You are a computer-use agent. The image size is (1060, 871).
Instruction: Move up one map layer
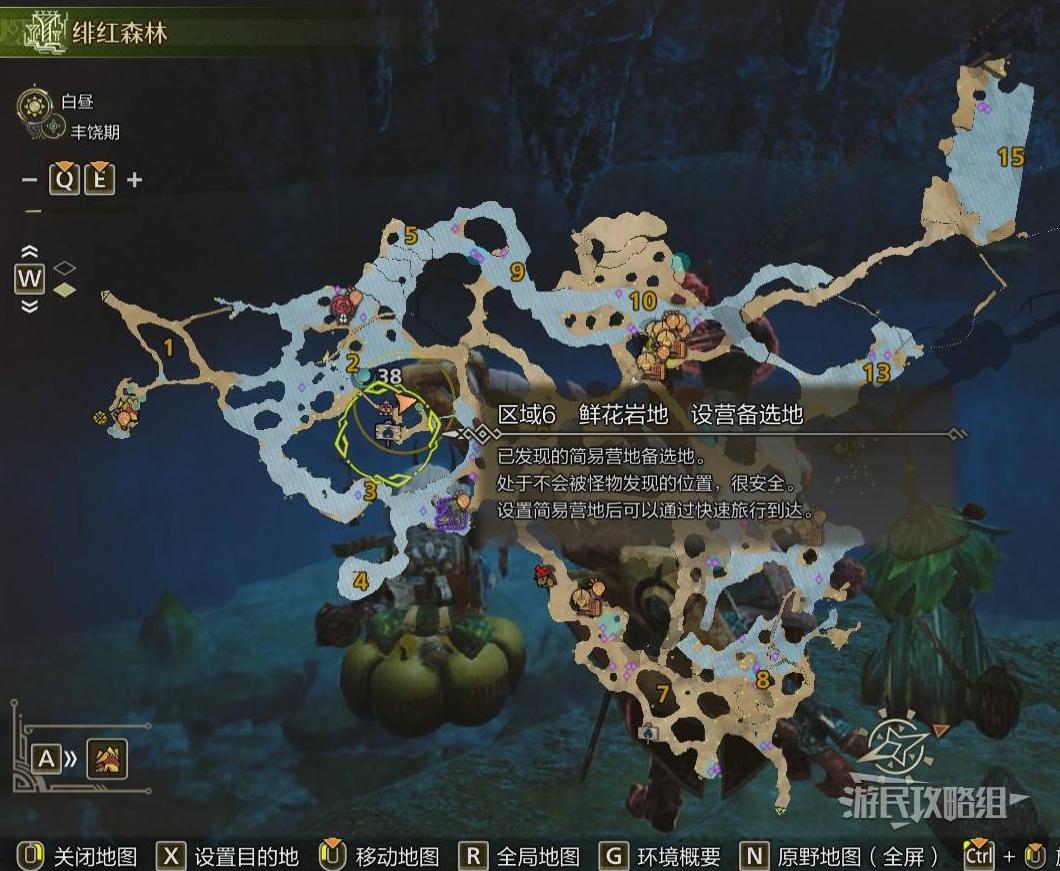pyautogui.click(x=29, y=252)
